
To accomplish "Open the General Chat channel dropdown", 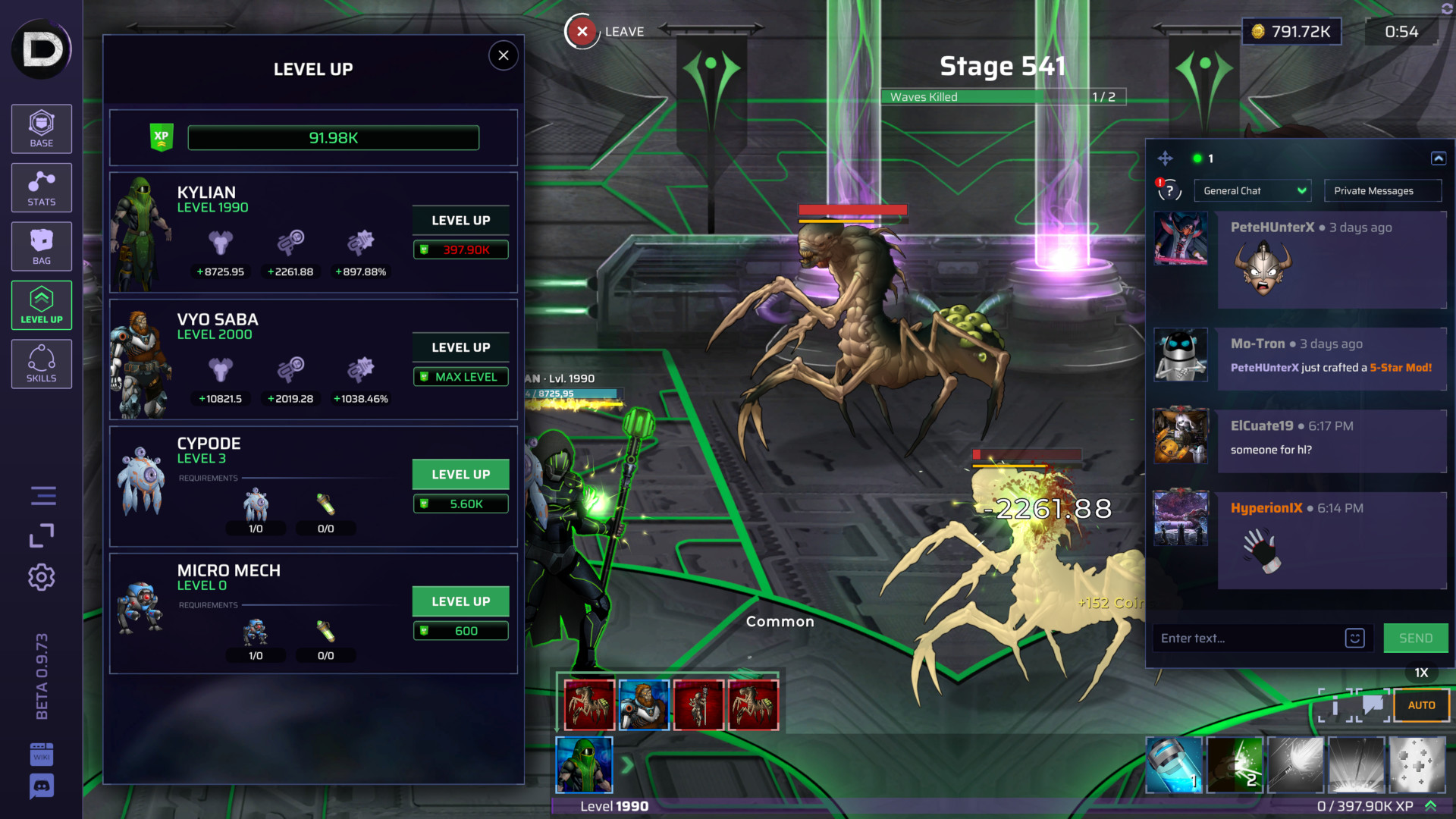I will [1252, 190].
